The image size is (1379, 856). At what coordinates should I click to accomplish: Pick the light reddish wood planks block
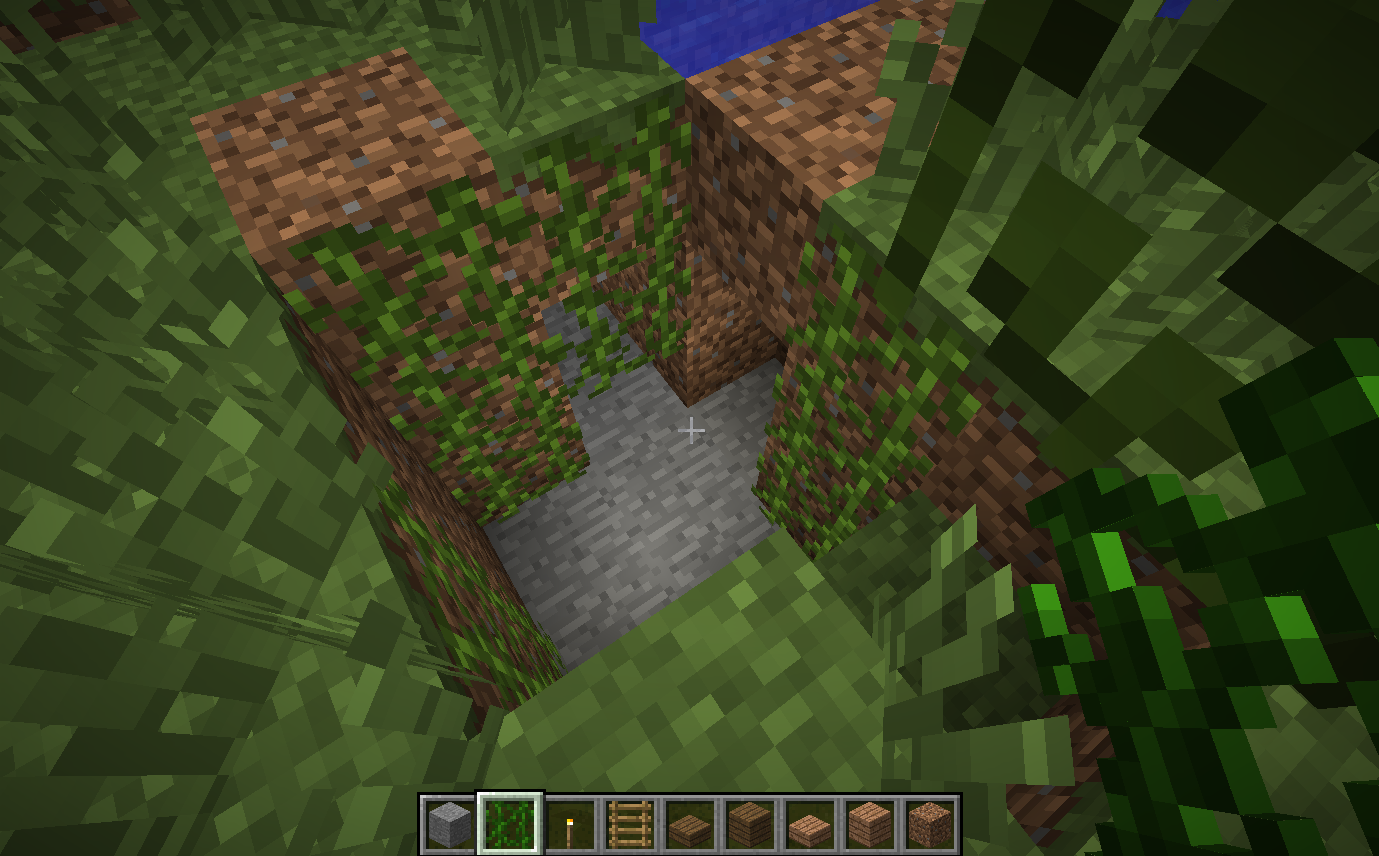tap(870, 825)
